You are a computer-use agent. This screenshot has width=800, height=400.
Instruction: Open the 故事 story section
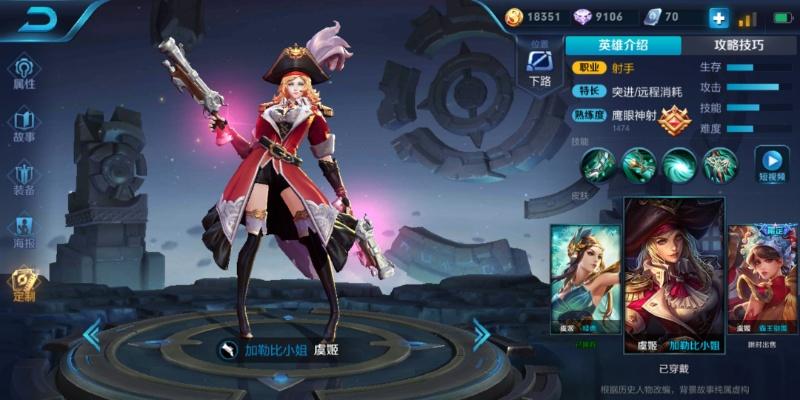tap(24, 126)
